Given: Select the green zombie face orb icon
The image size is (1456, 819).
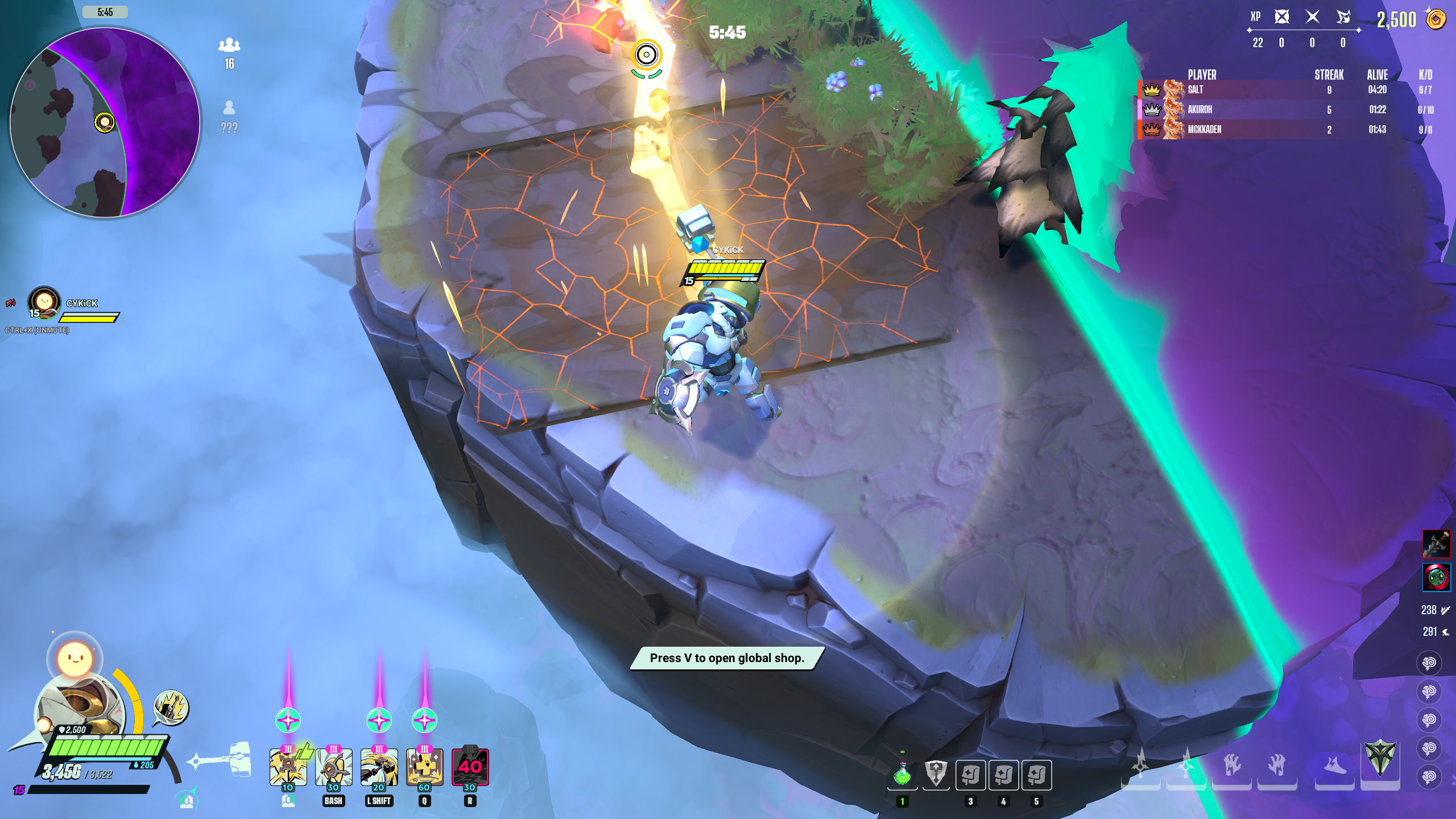Looking at the screenshot, I should [x=1436, y=578].
